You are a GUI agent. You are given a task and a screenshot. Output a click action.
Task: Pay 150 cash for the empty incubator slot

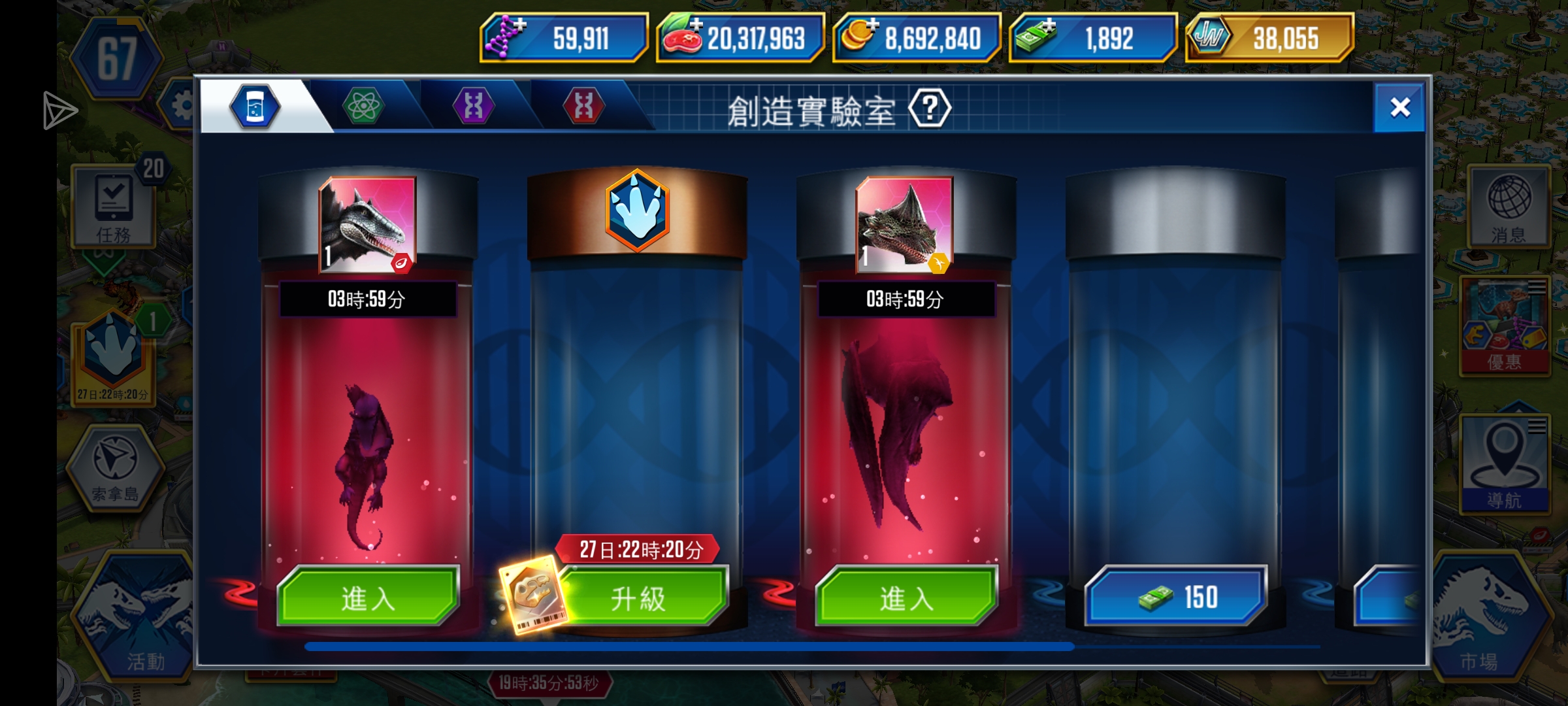point(1176,596)
